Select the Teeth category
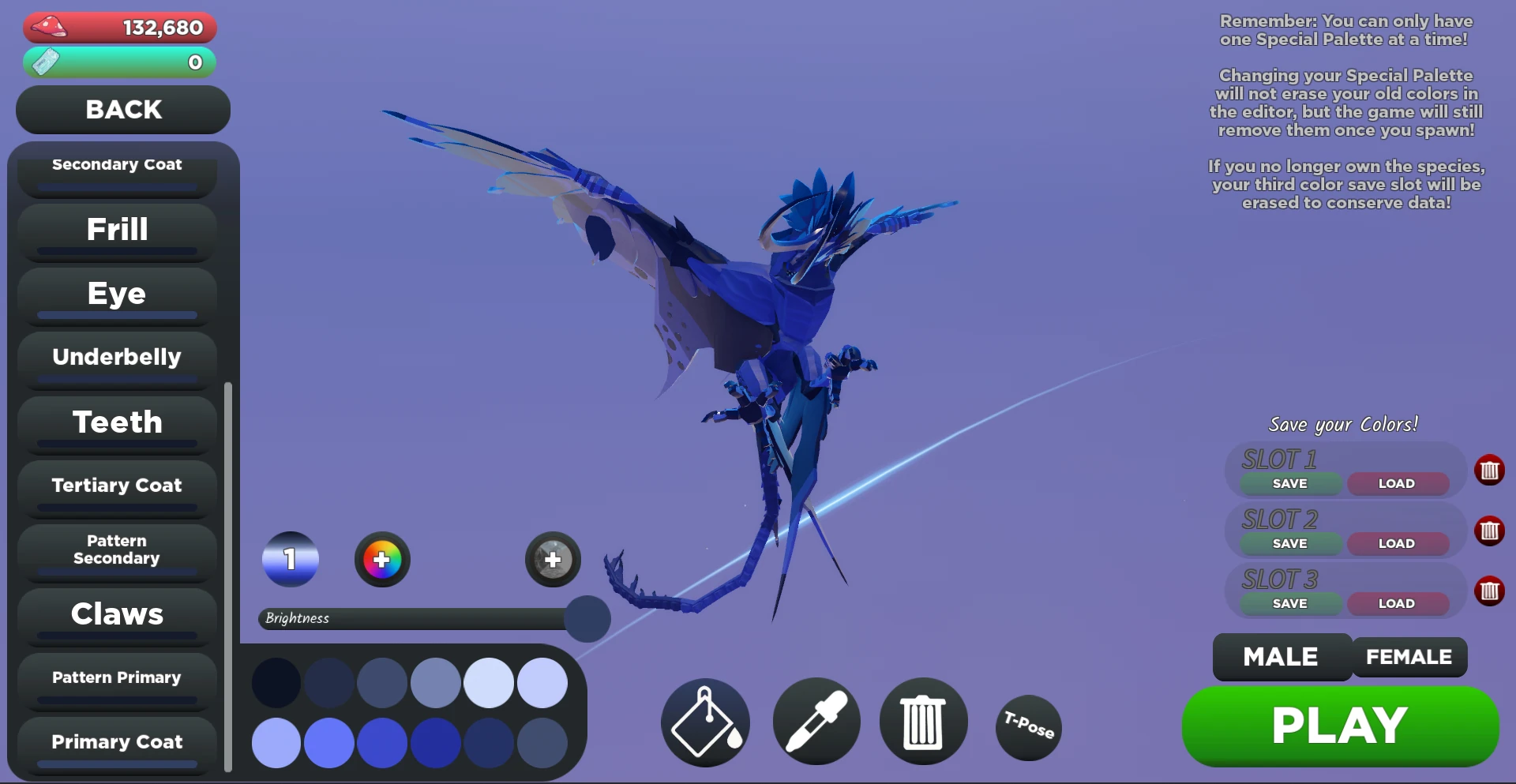 click(116, 422)
